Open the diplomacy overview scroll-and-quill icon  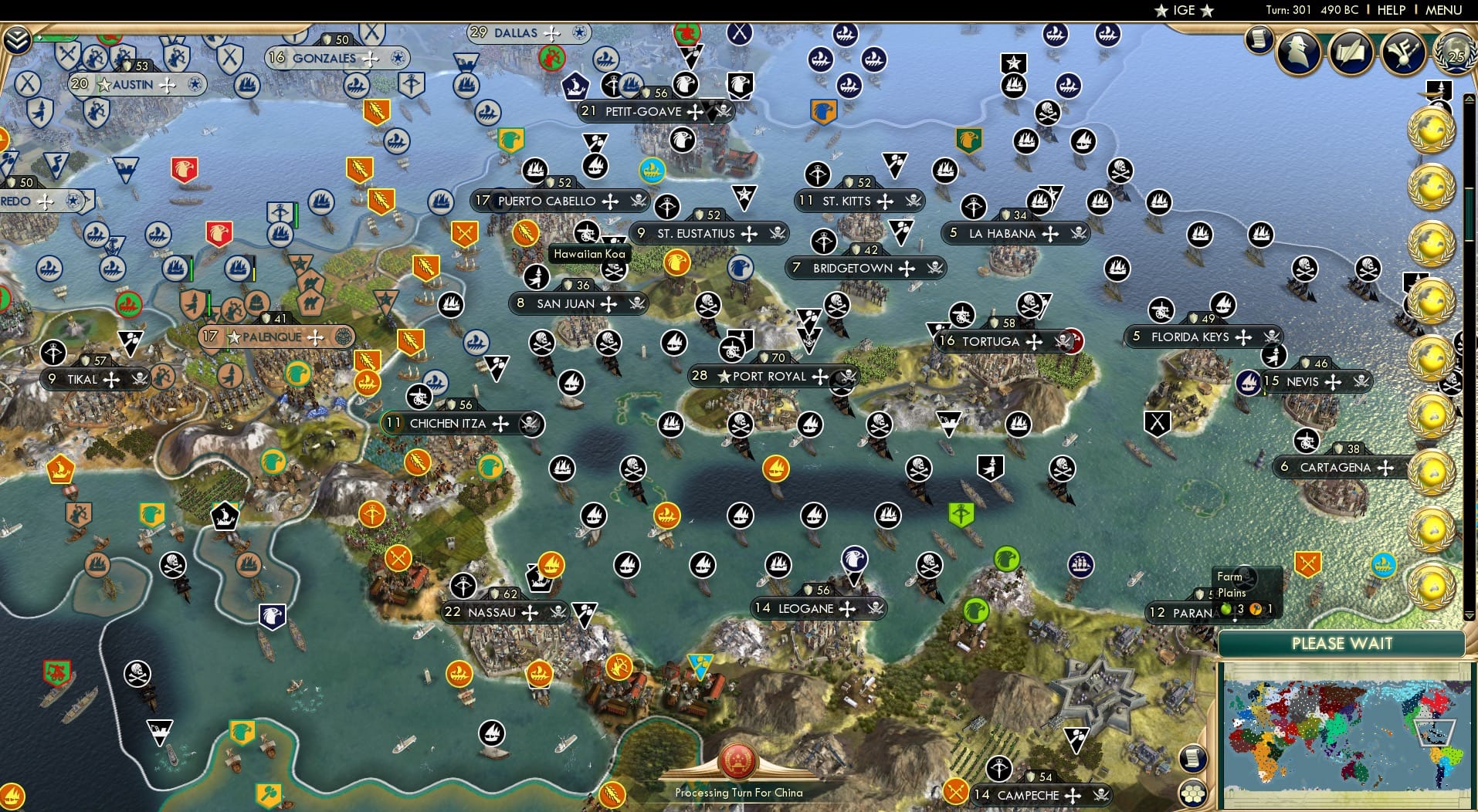[x=1351, y=52]
